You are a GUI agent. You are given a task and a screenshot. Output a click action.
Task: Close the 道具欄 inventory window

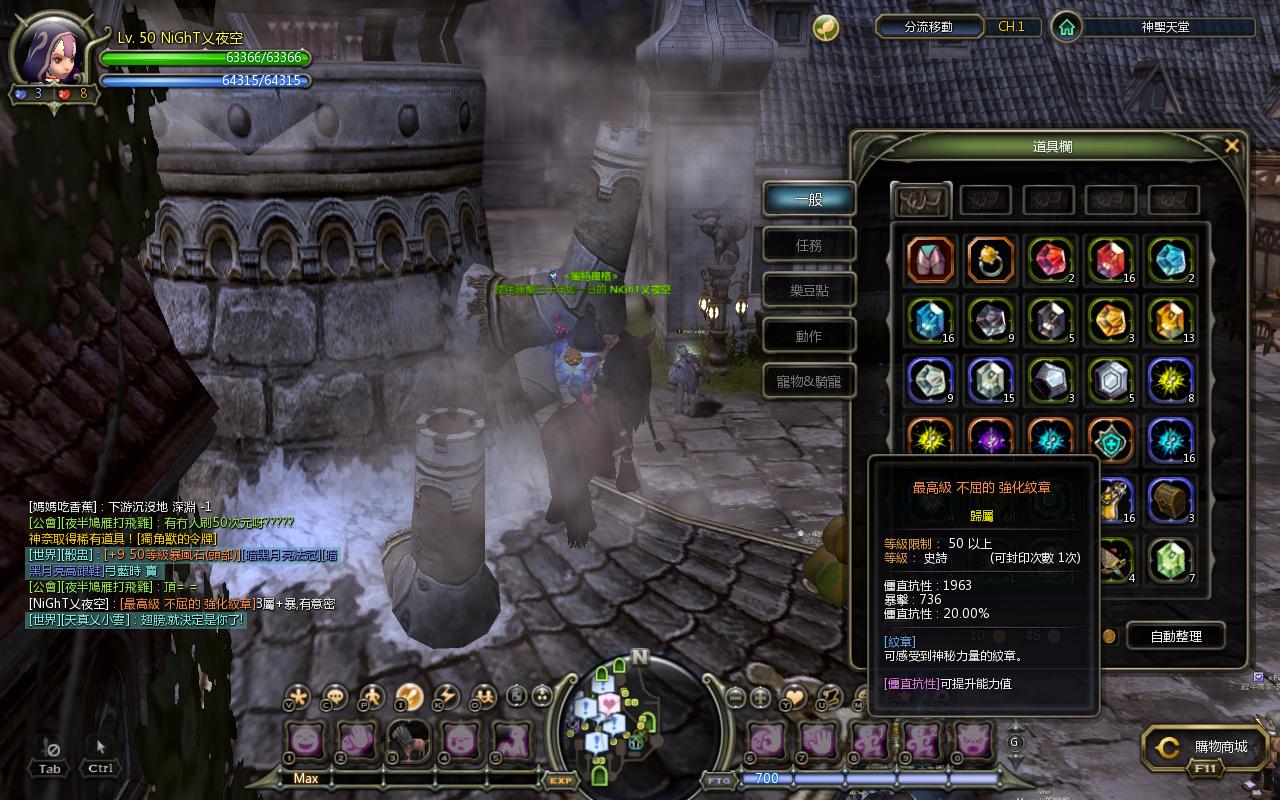[1232, 146]
